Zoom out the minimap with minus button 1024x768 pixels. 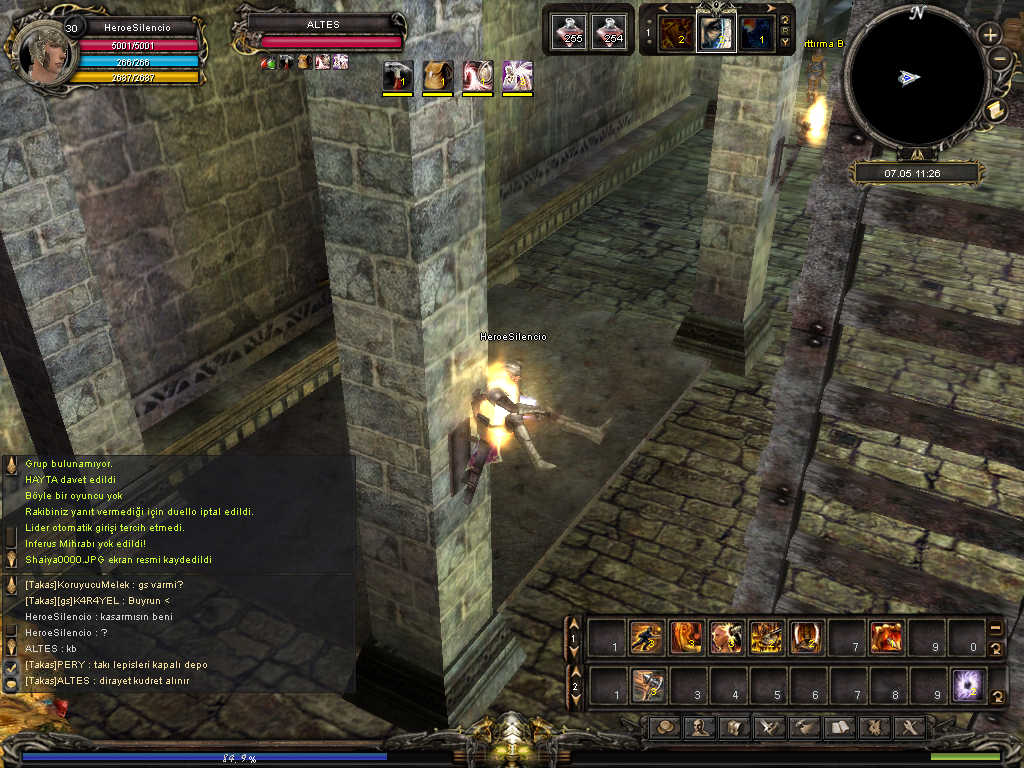tap(999, 59)
